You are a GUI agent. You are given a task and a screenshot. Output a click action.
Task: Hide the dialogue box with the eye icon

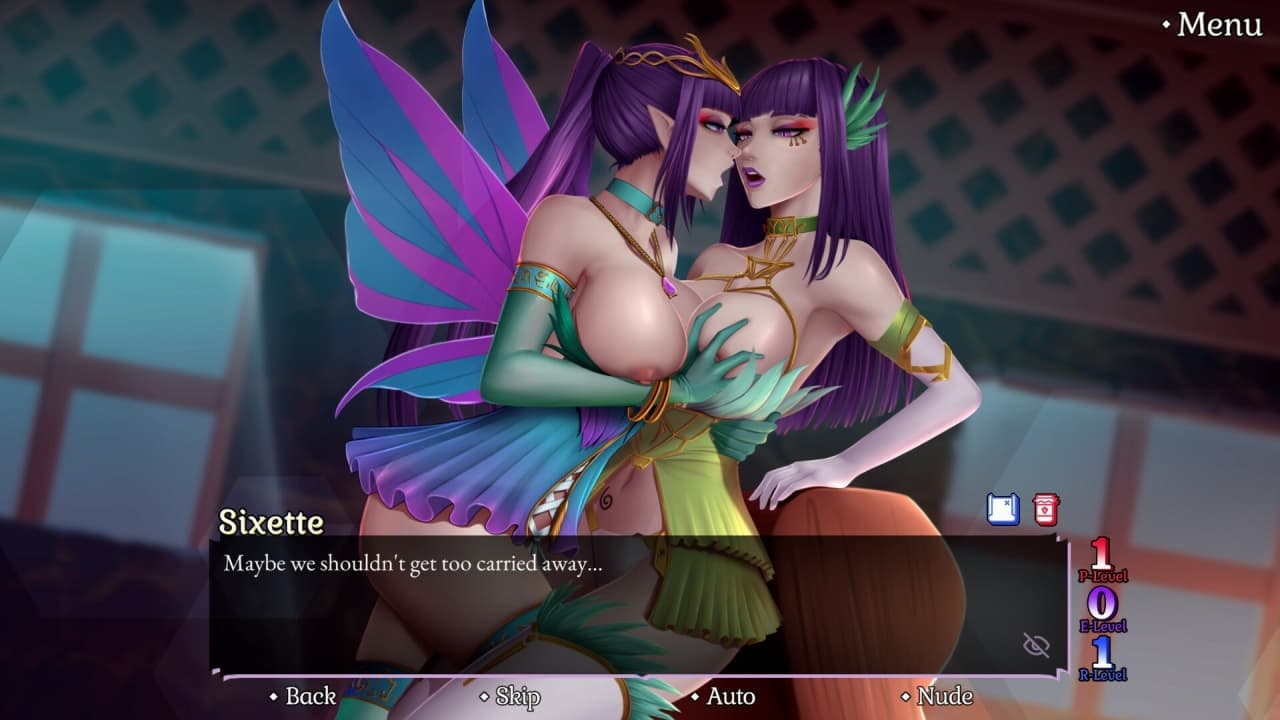[x=1037, y=645]
